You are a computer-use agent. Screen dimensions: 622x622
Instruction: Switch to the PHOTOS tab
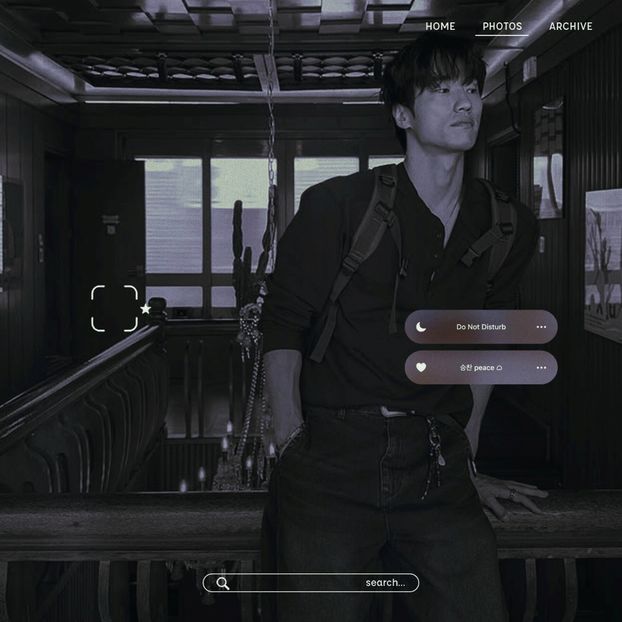[x=502, y=27]
